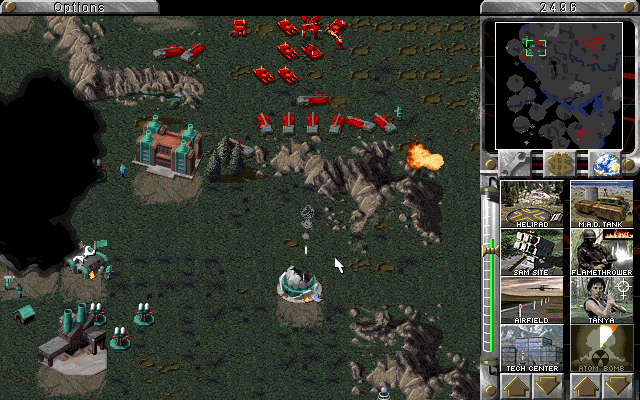
Task: Toggle the dollar sign sell mode
Action: coord(559,163)
